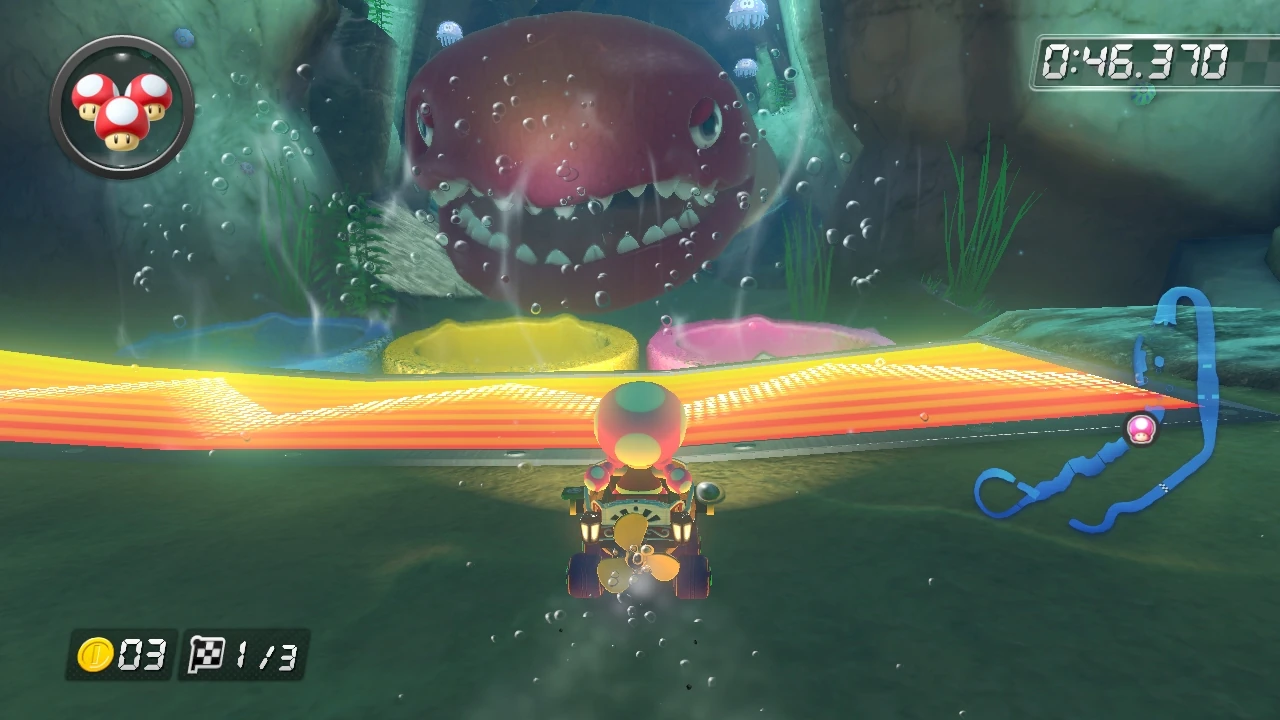Click the Toadette marker on the minimap
1280x720 pixels.
tap(1142, 430)
